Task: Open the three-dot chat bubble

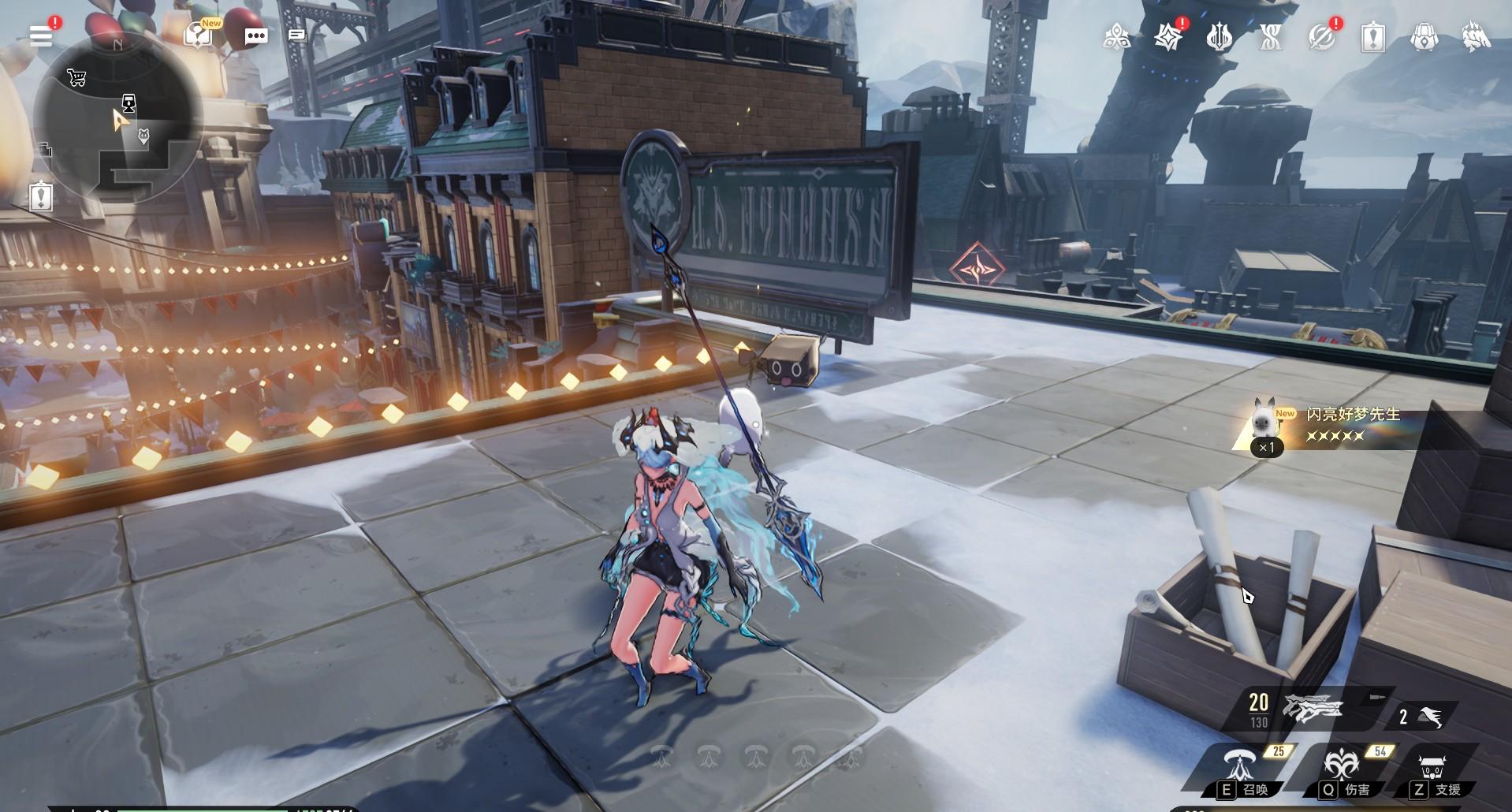Action: 255,36
